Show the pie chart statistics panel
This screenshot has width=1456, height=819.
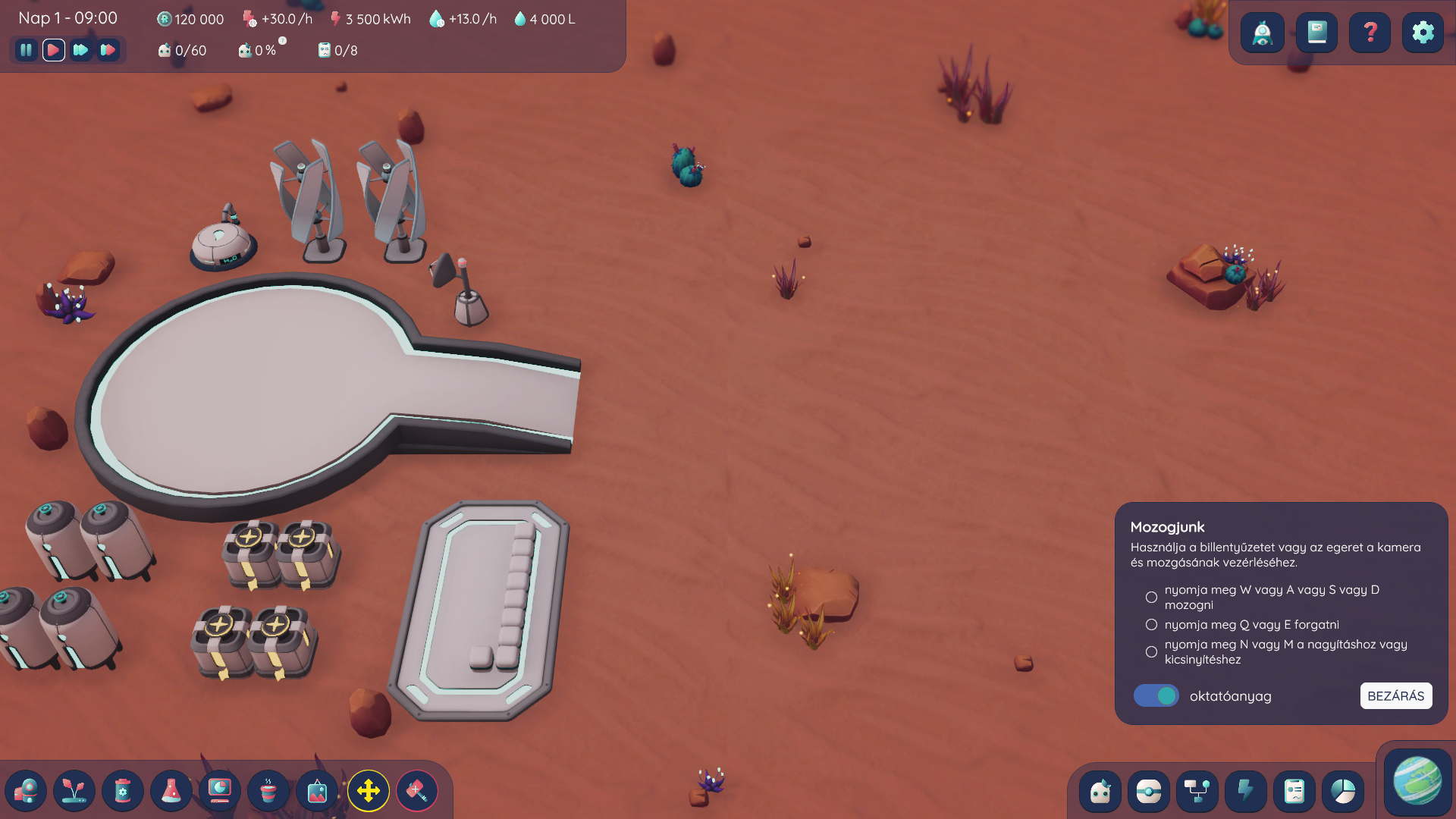tap(1343, 791)
